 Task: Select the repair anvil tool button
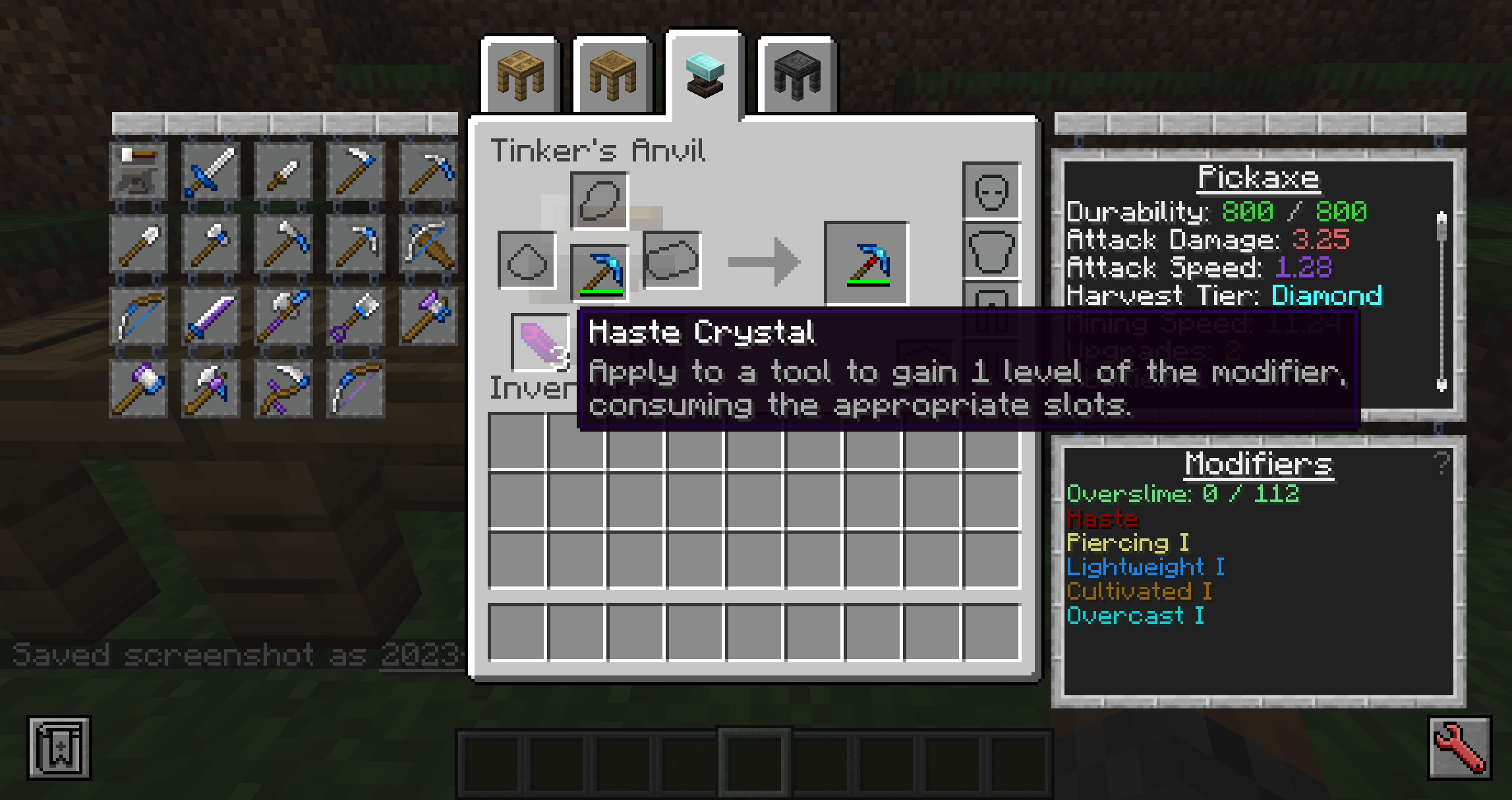coord(138,172)
